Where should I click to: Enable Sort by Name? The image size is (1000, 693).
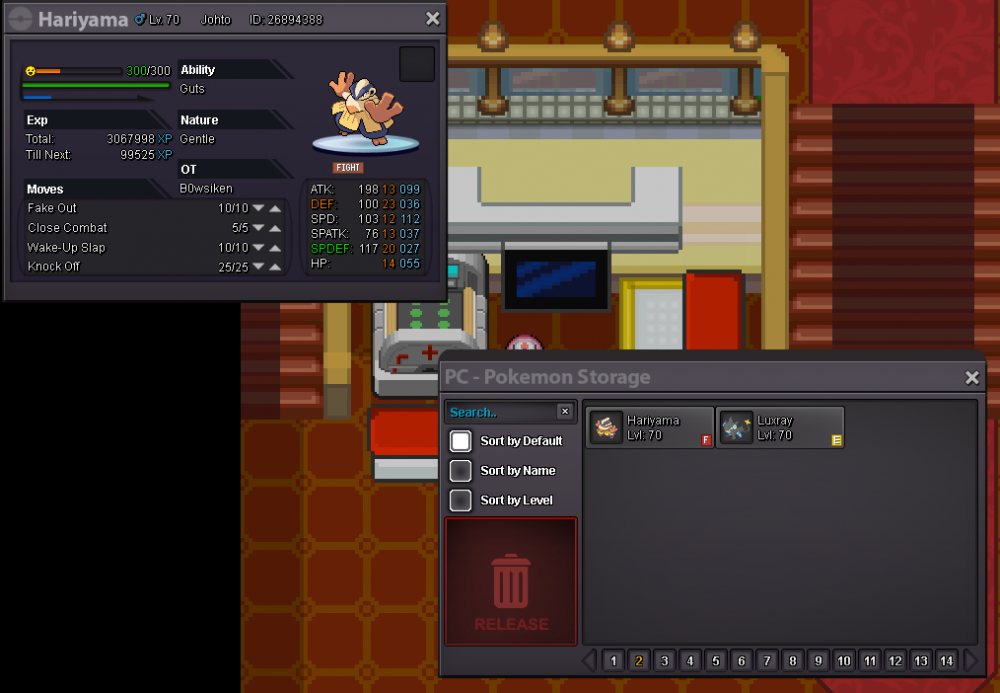tap(461, 471)
